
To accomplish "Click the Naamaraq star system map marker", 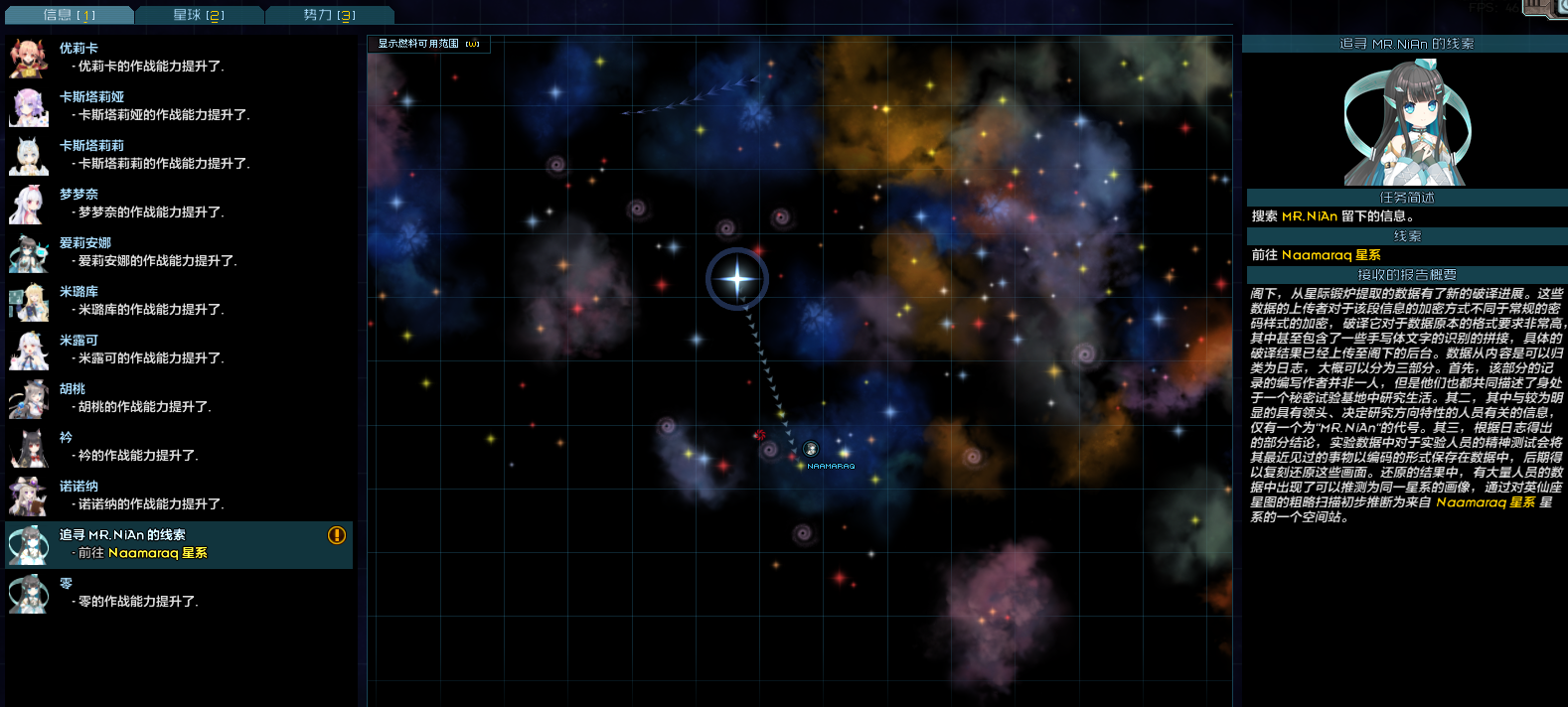I will [811, 450].
